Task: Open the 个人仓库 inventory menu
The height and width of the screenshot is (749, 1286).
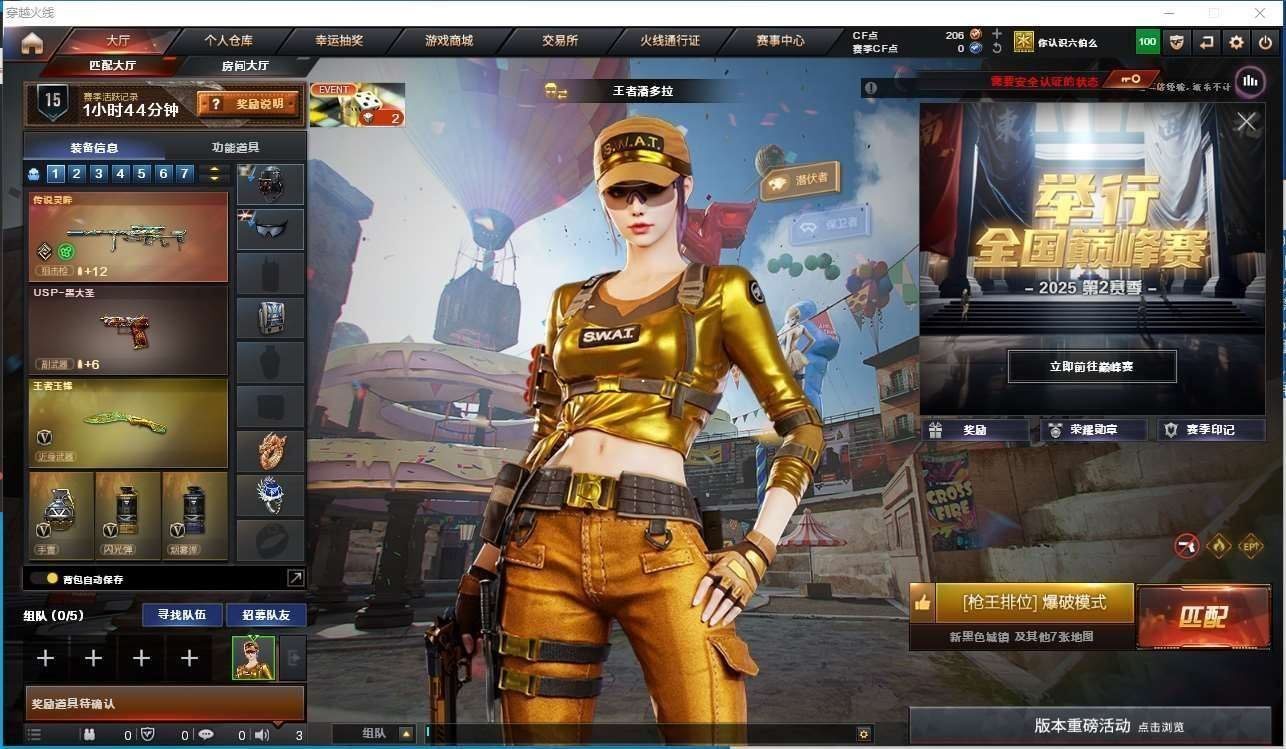Action: click(x=228, y=41)
